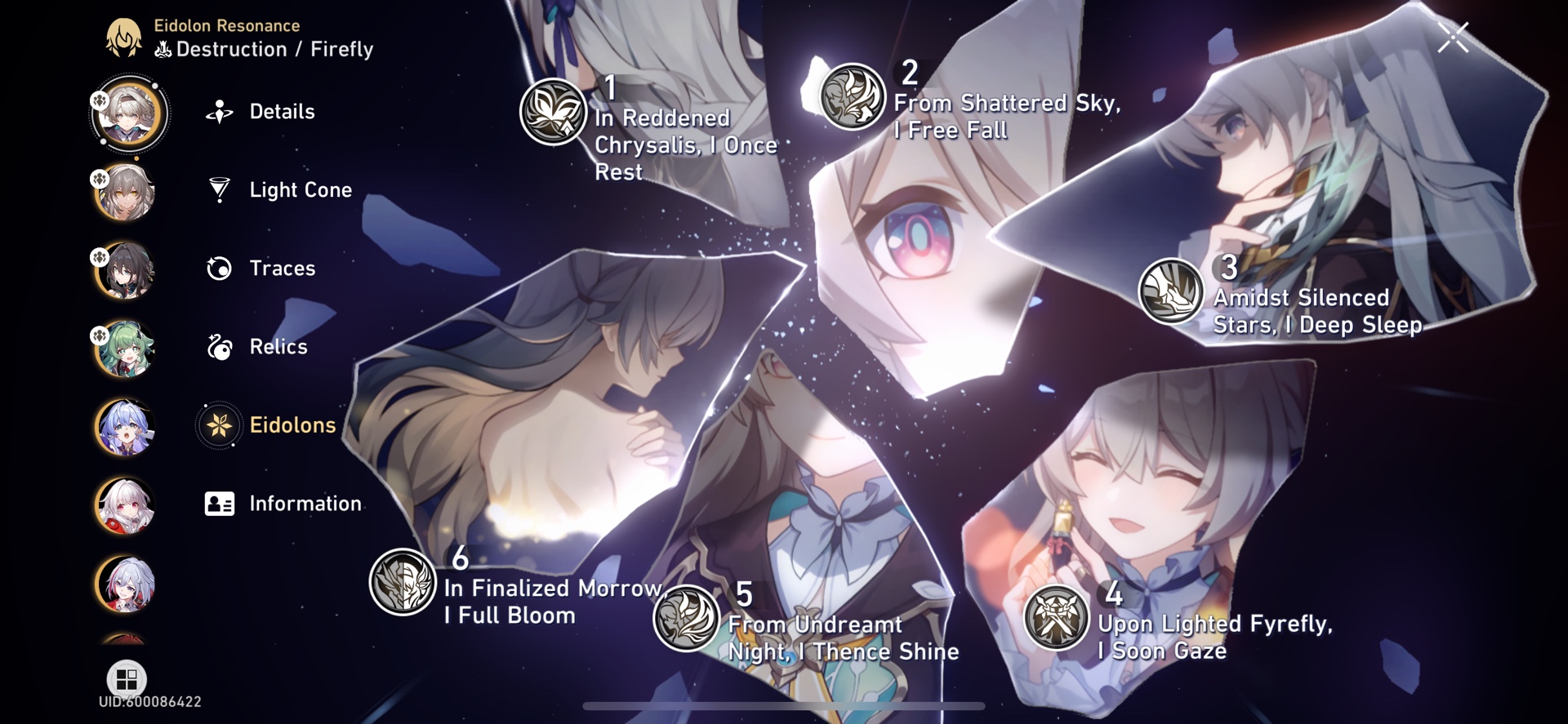1568x724 pixels.
Task: Open the phone/menu grid icon above the UID
Action: click(127, 678)
